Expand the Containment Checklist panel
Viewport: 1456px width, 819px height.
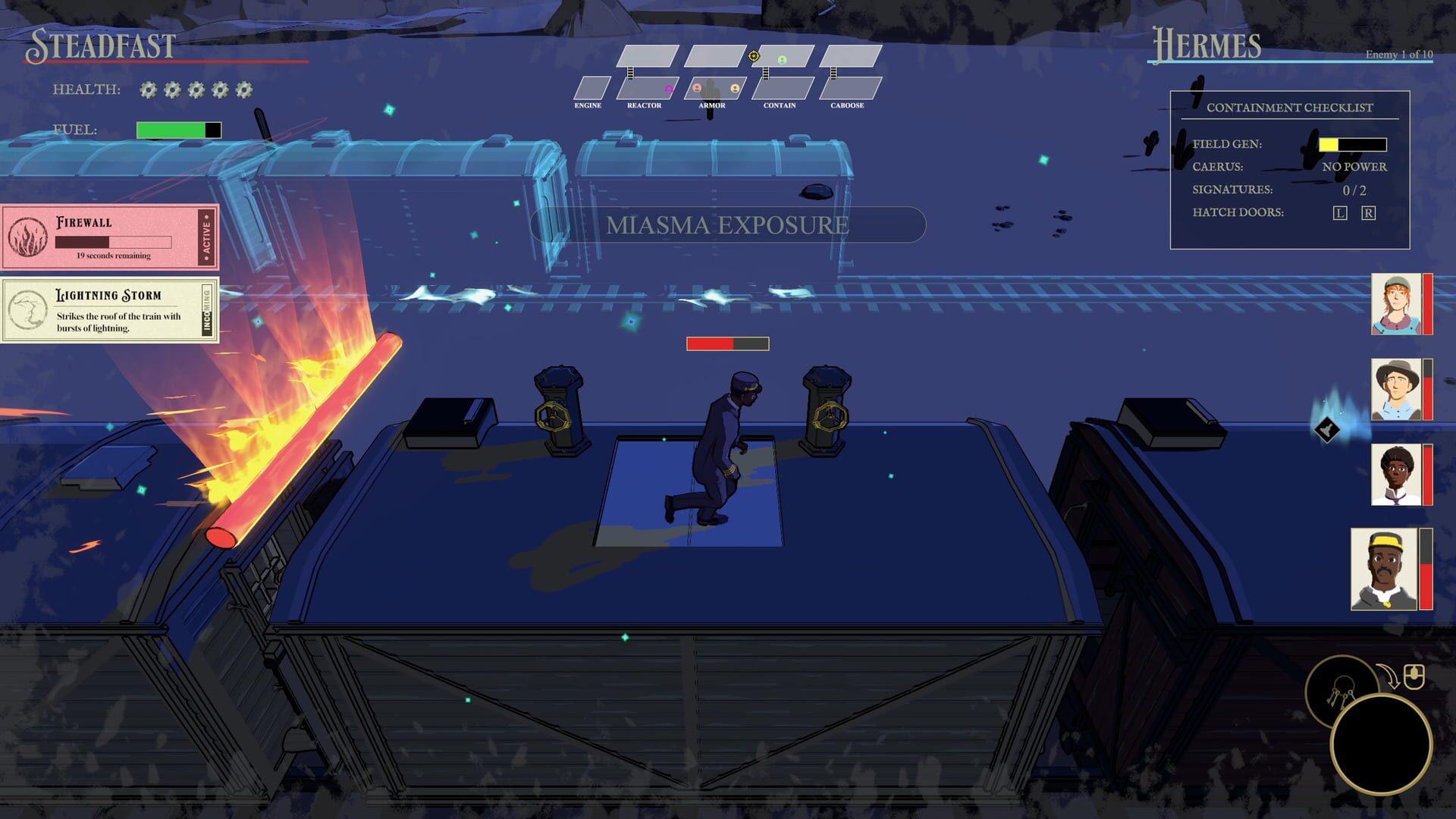pyautogui.click(x=1289, y=108)
